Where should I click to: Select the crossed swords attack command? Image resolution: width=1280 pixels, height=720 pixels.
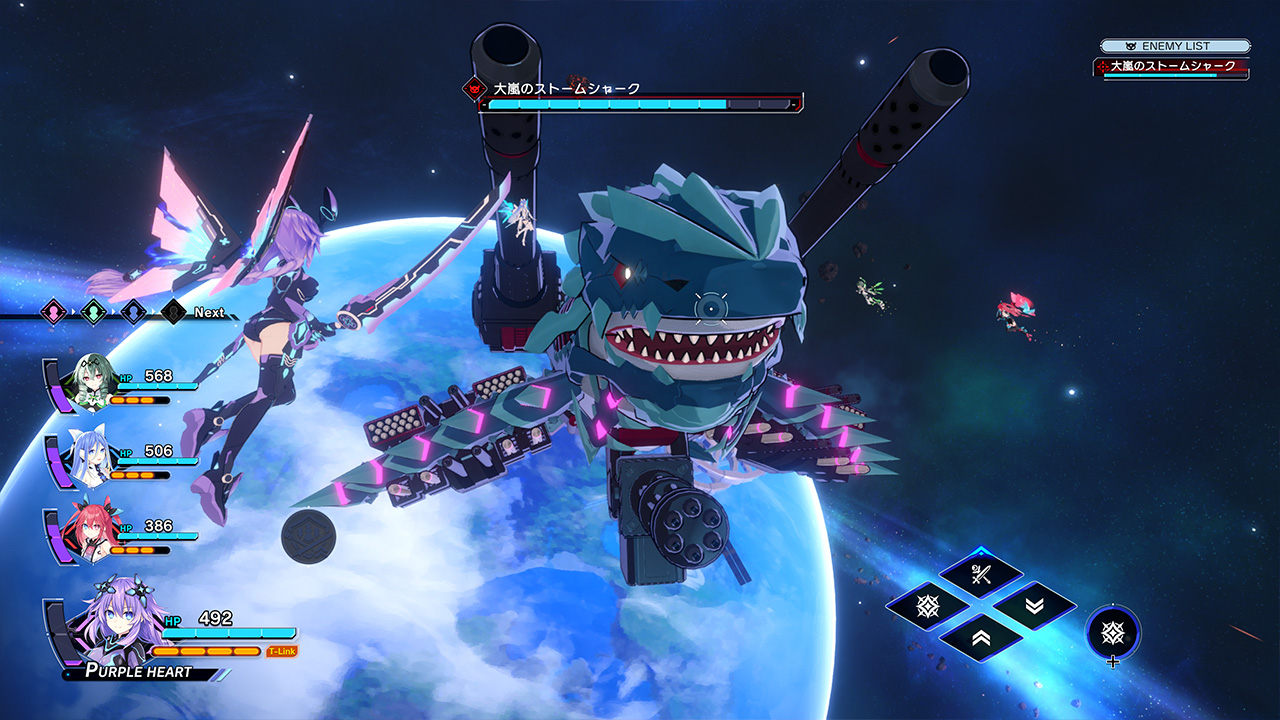pos(980,574)
